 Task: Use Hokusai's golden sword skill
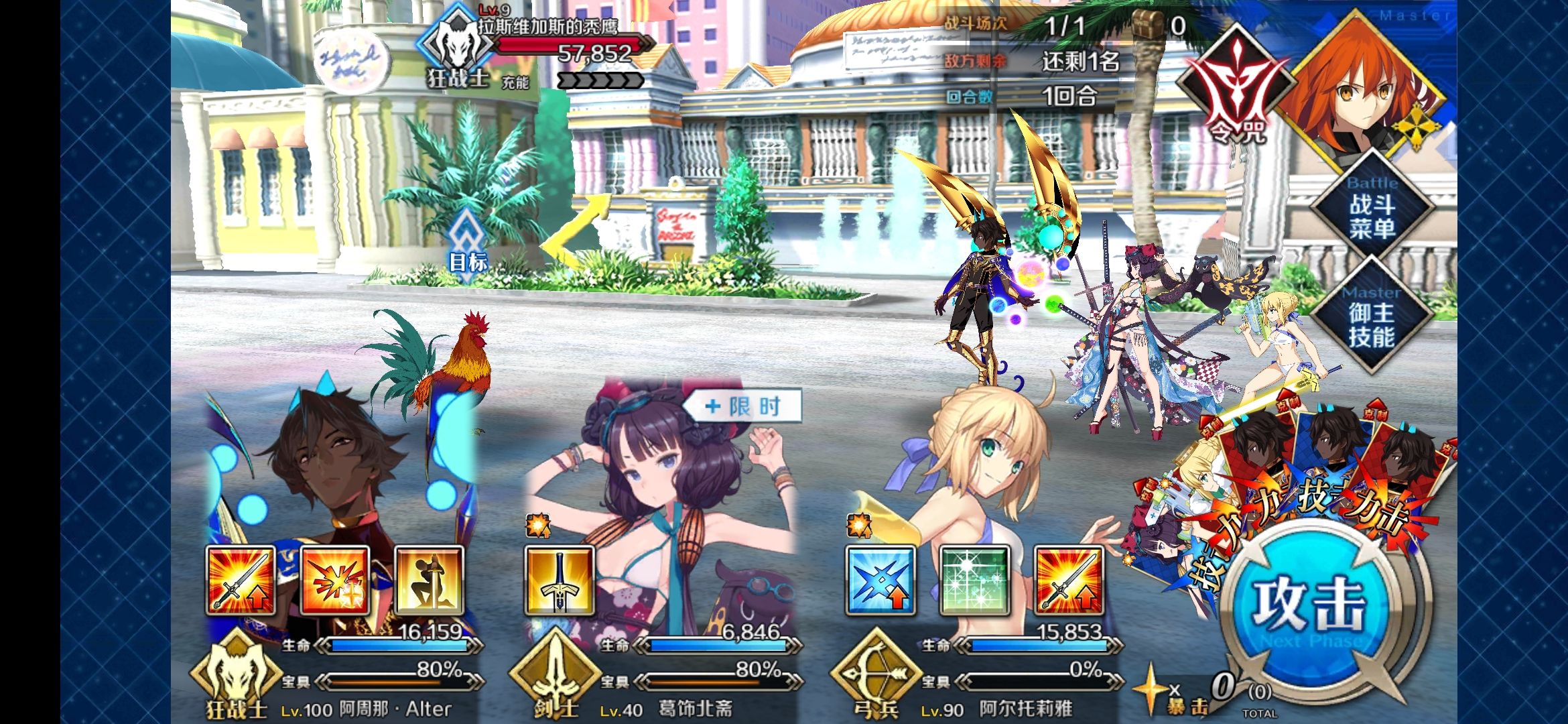559,581
